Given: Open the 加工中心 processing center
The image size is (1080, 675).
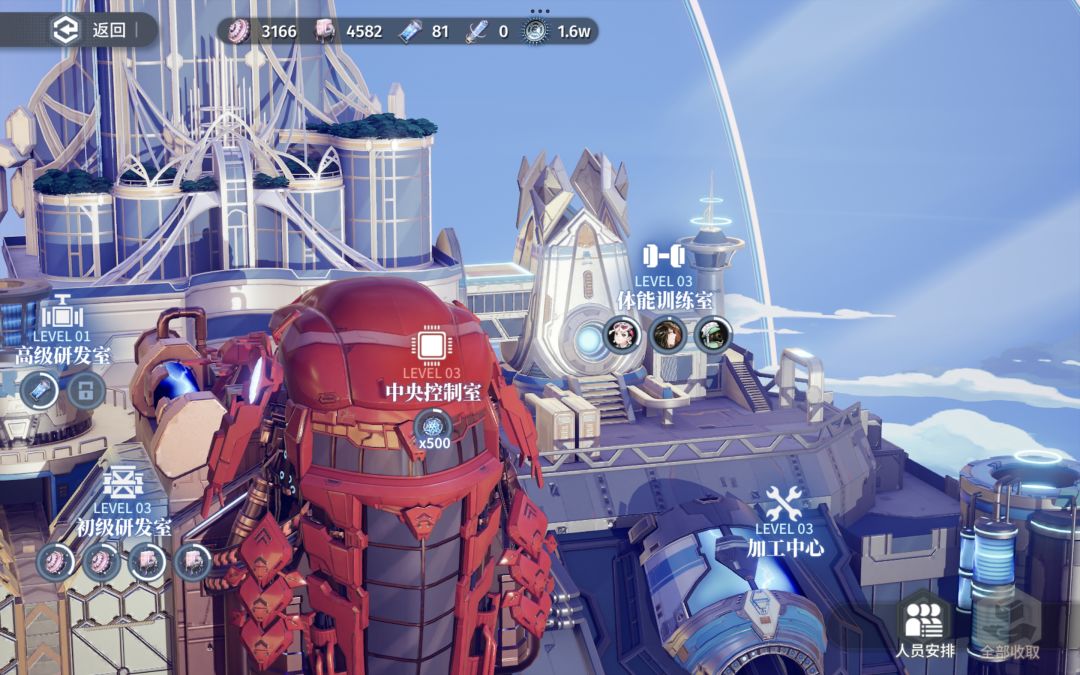Looking at the screenshot, I should [x=785, y=546].
